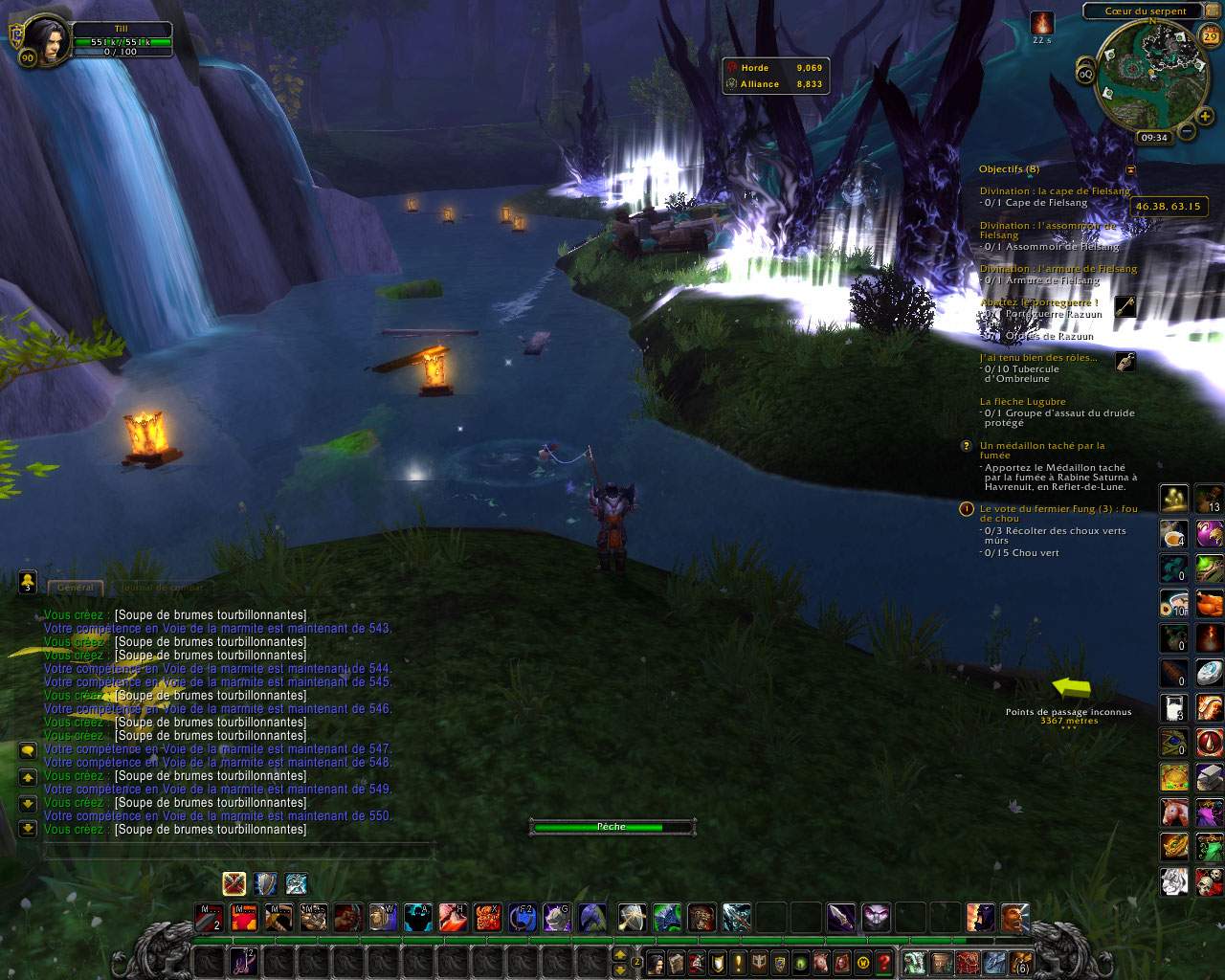Image resolution: width=1225 pixels, height=980 pixels.
Task: Collapse the Objectifs quest tracker
Action: (1130, 169)
